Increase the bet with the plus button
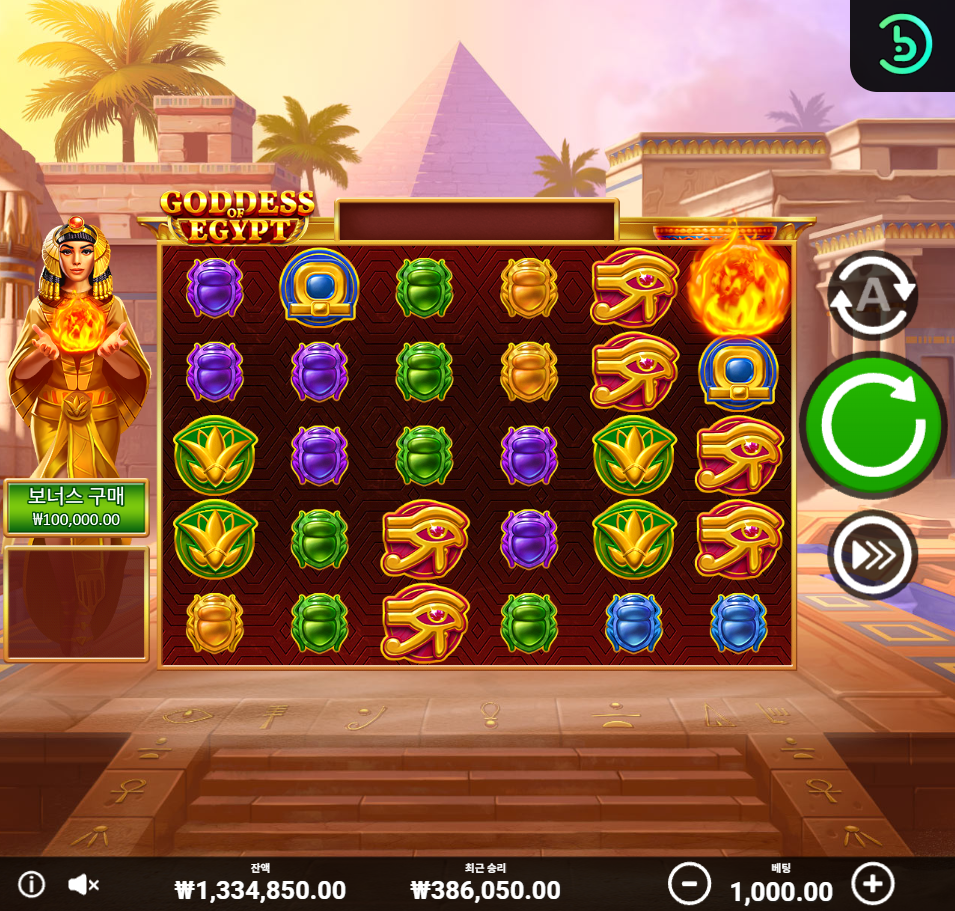955x911 pixels. click(x=872, y=884)
